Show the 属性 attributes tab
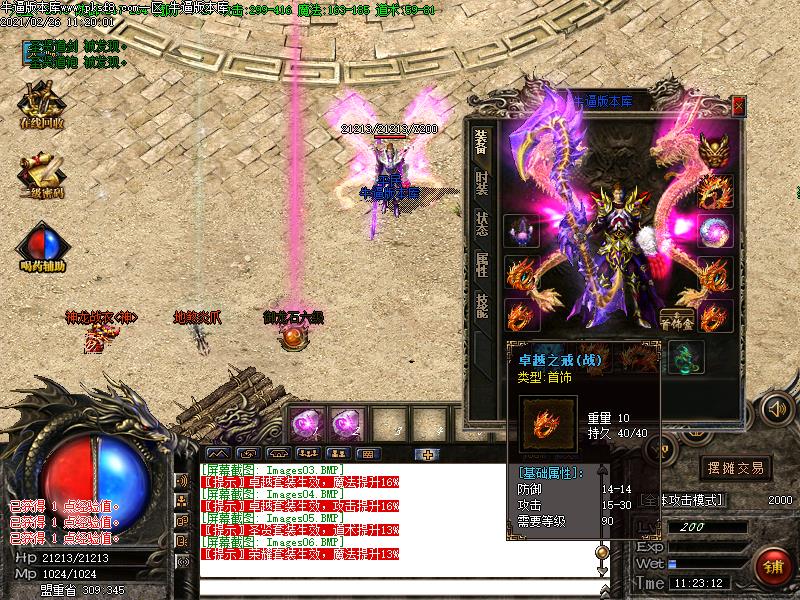This screenshot has height=600, width=800. tap(481, 265)
